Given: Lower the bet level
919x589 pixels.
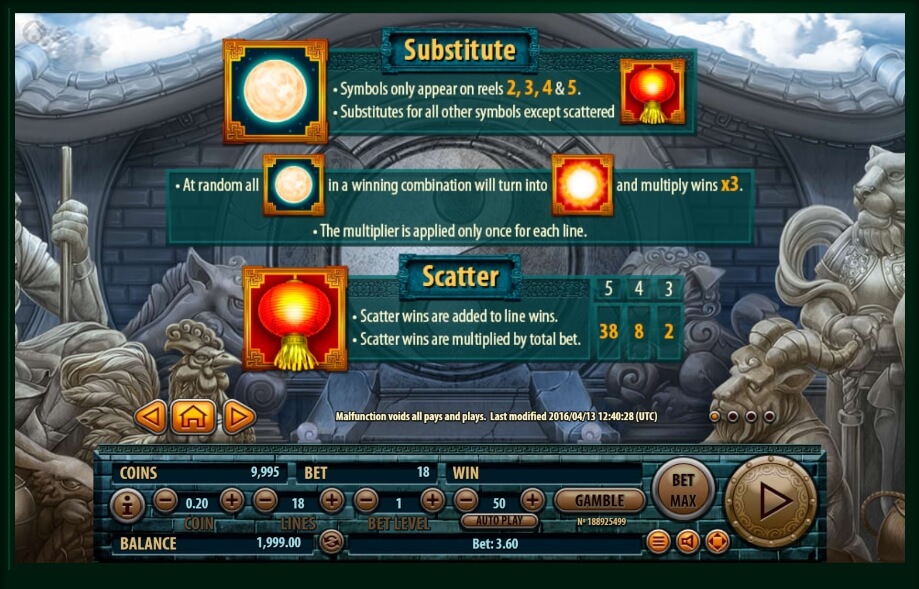Looking at the screenshot, I should click(x=366, y=500).
